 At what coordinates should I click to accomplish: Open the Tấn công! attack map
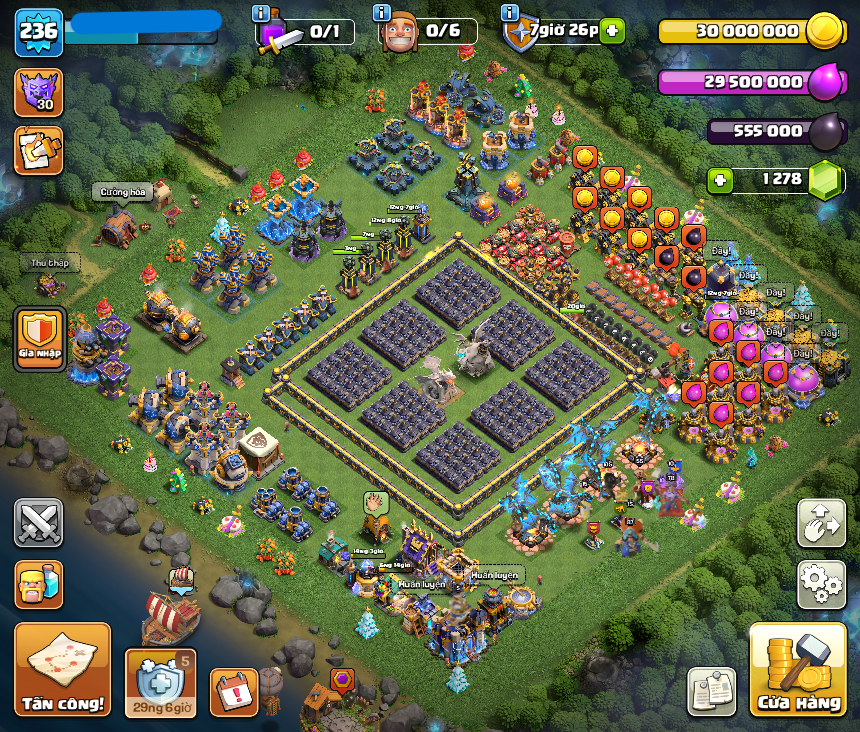coord(62,669)
